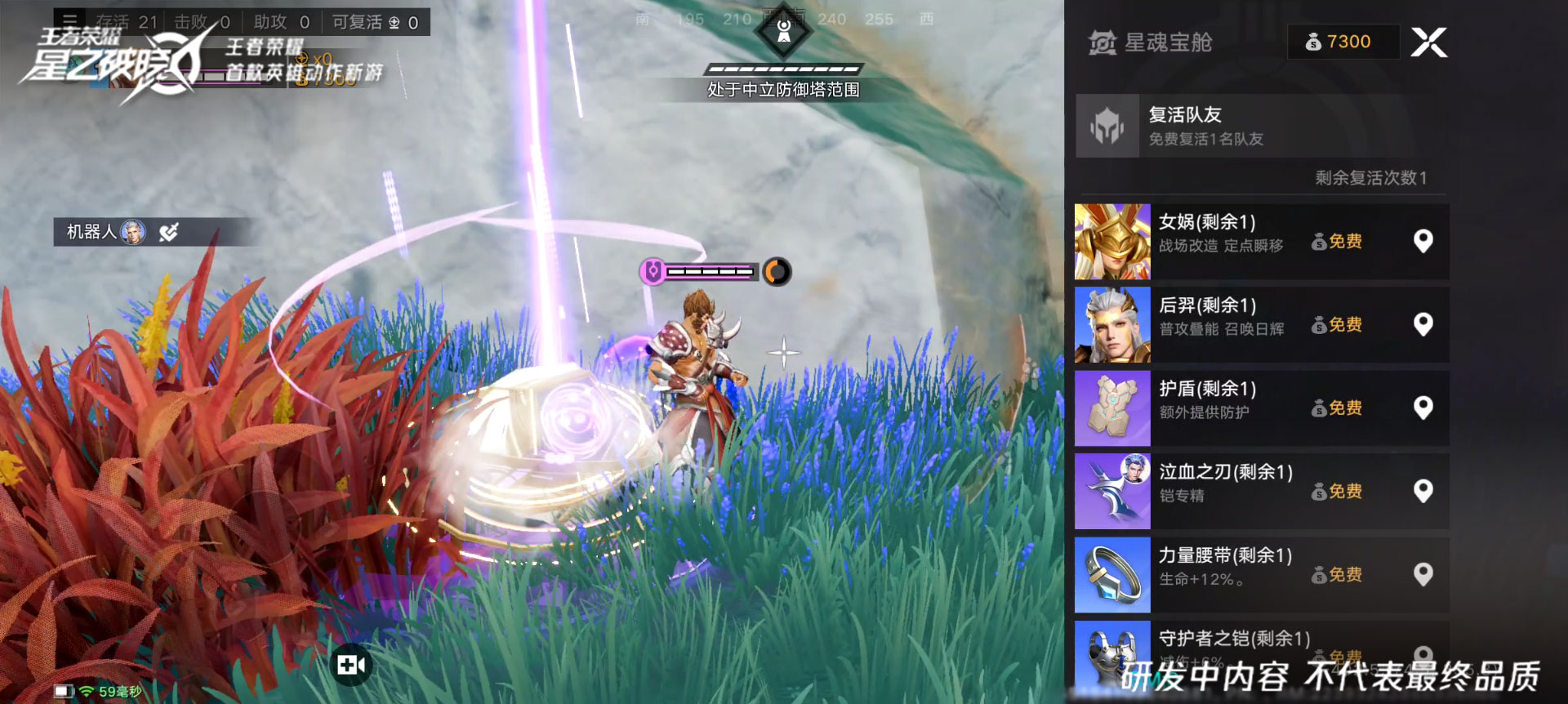Open the video camera recording button
Screen dimensions: 1568x704
click(351, 665)
